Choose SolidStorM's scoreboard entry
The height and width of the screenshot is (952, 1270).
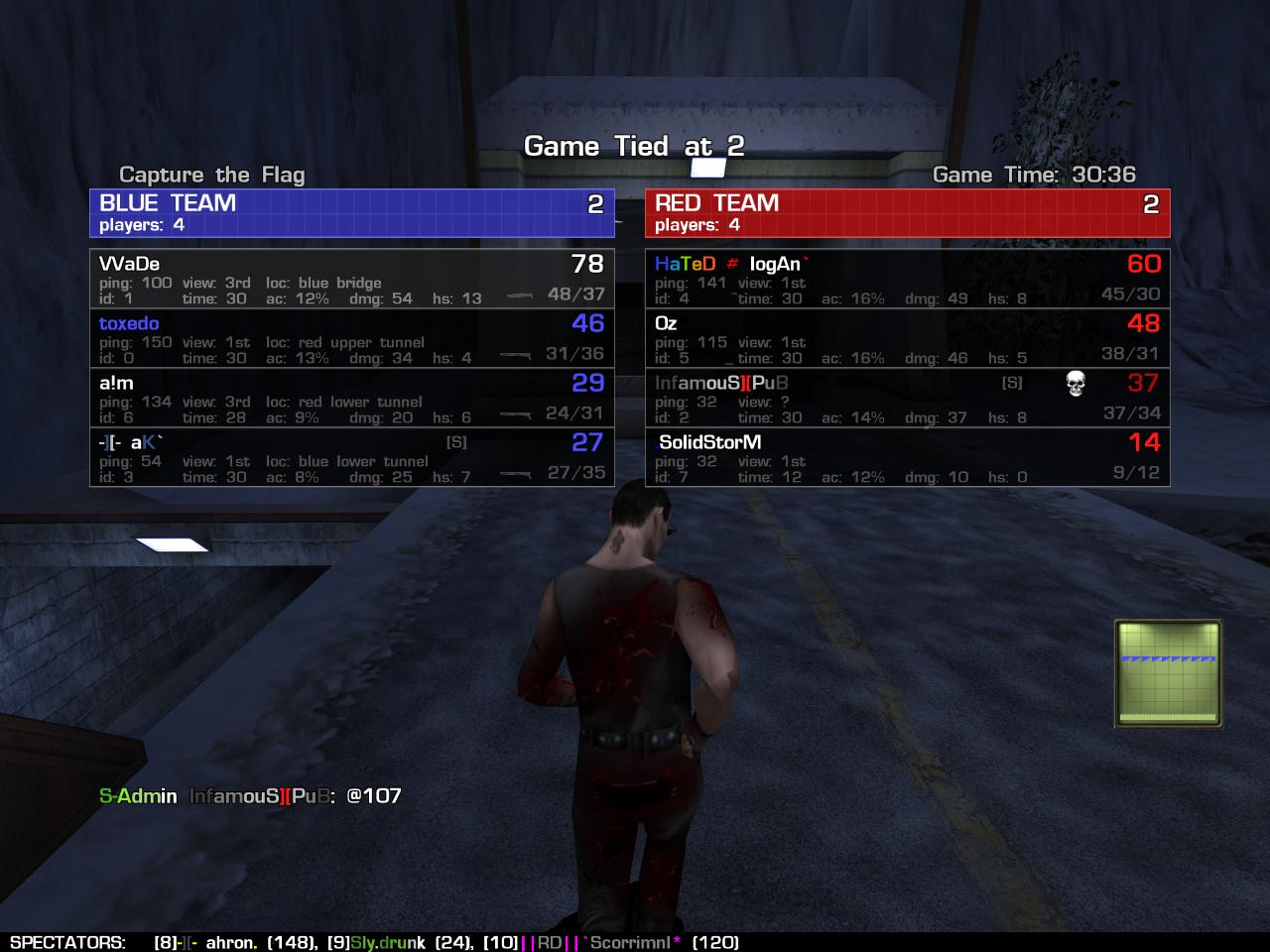pos(907,457)
